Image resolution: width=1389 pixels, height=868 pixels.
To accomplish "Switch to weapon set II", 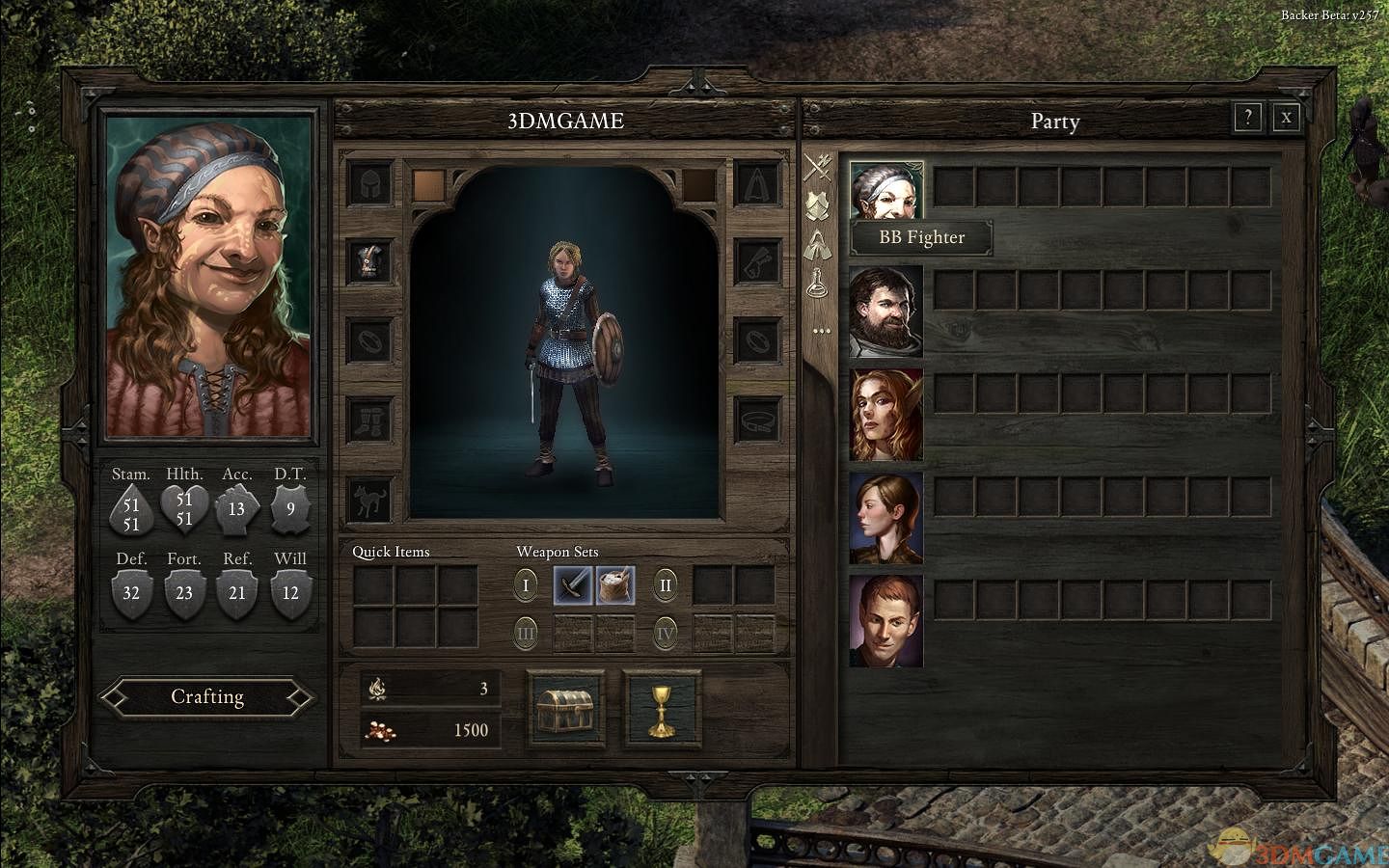I will pos(666,584).
